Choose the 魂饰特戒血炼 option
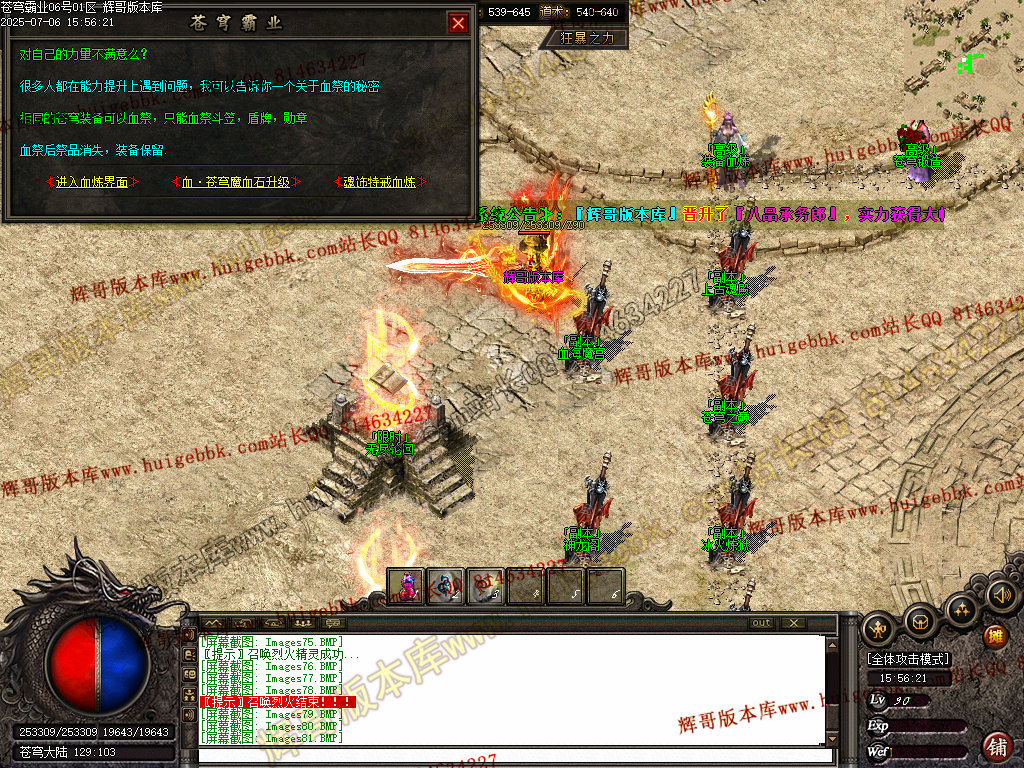This screenshot has height=768, width=1024. click(x=379, y=182)
